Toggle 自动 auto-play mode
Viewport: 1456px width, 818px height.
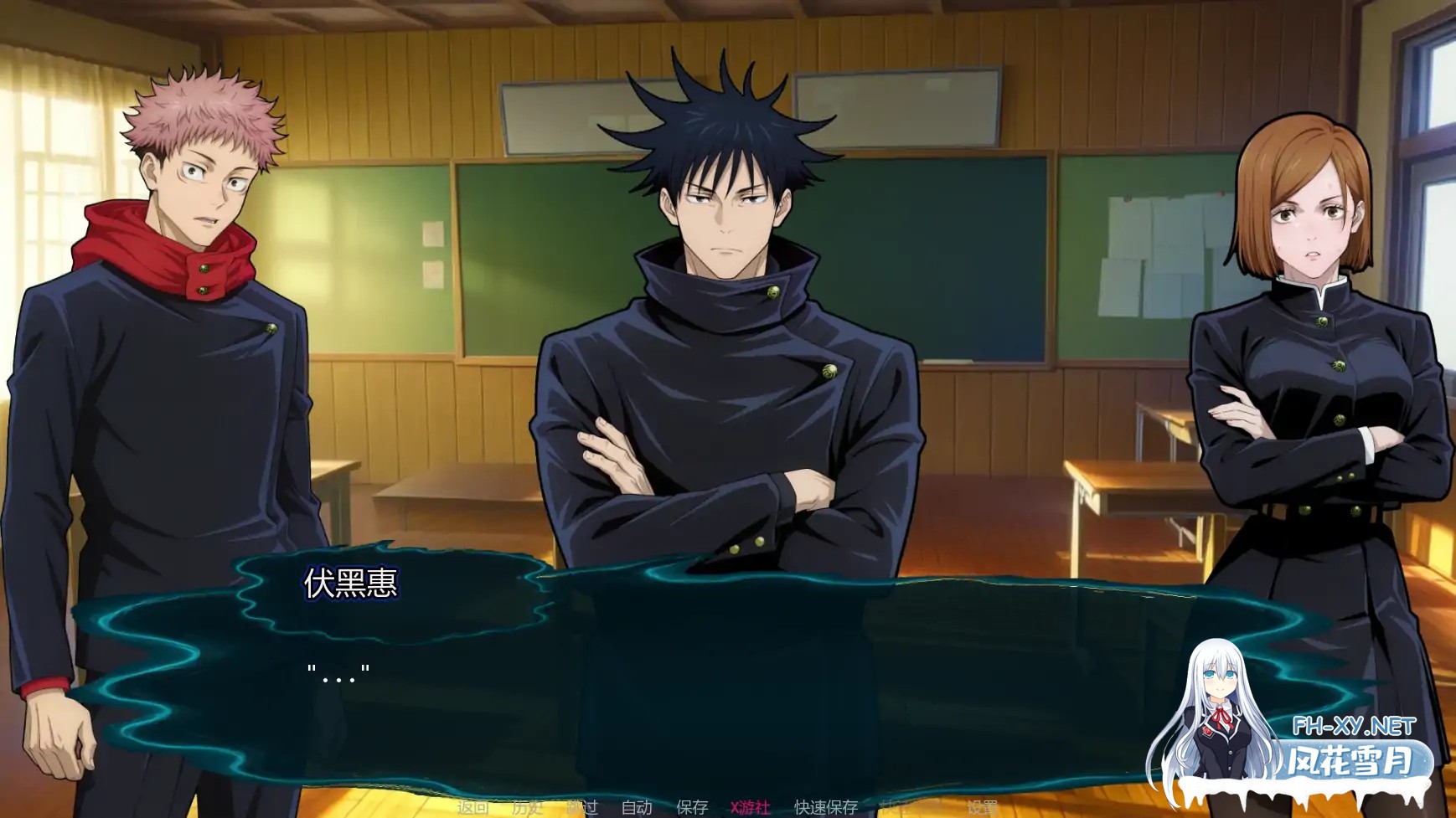point(635,808)
